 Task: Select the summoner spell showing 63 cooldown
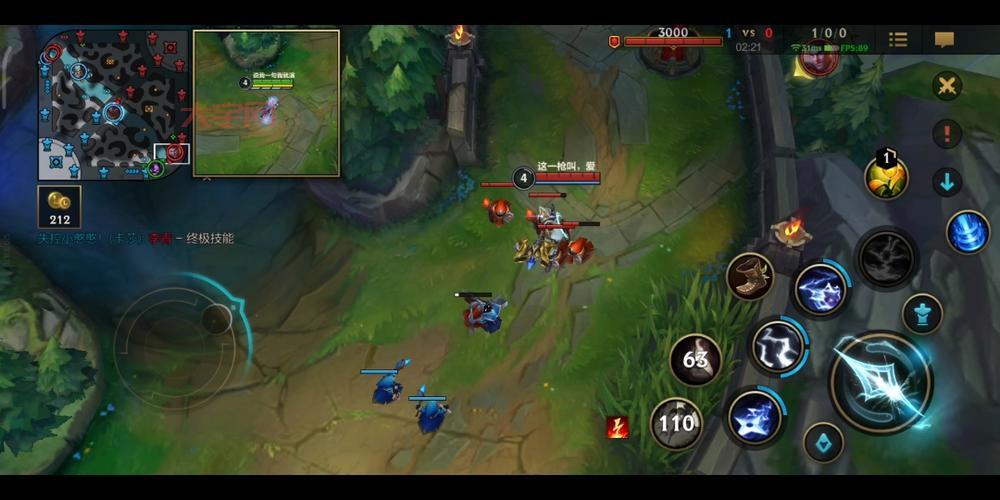coord(695,358)
